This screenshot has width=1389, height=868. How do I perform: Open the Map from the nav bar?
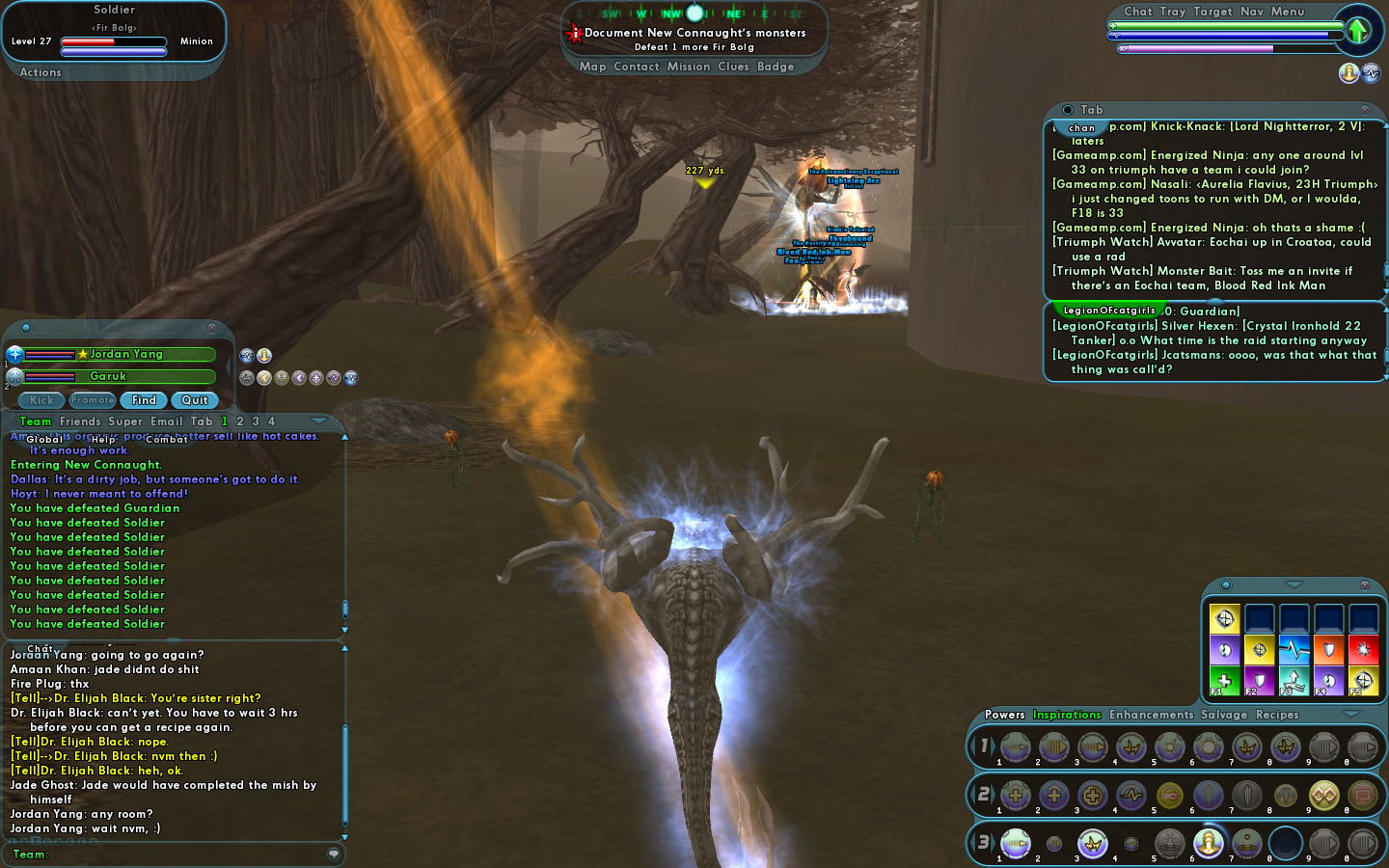(x=592, y=67)
